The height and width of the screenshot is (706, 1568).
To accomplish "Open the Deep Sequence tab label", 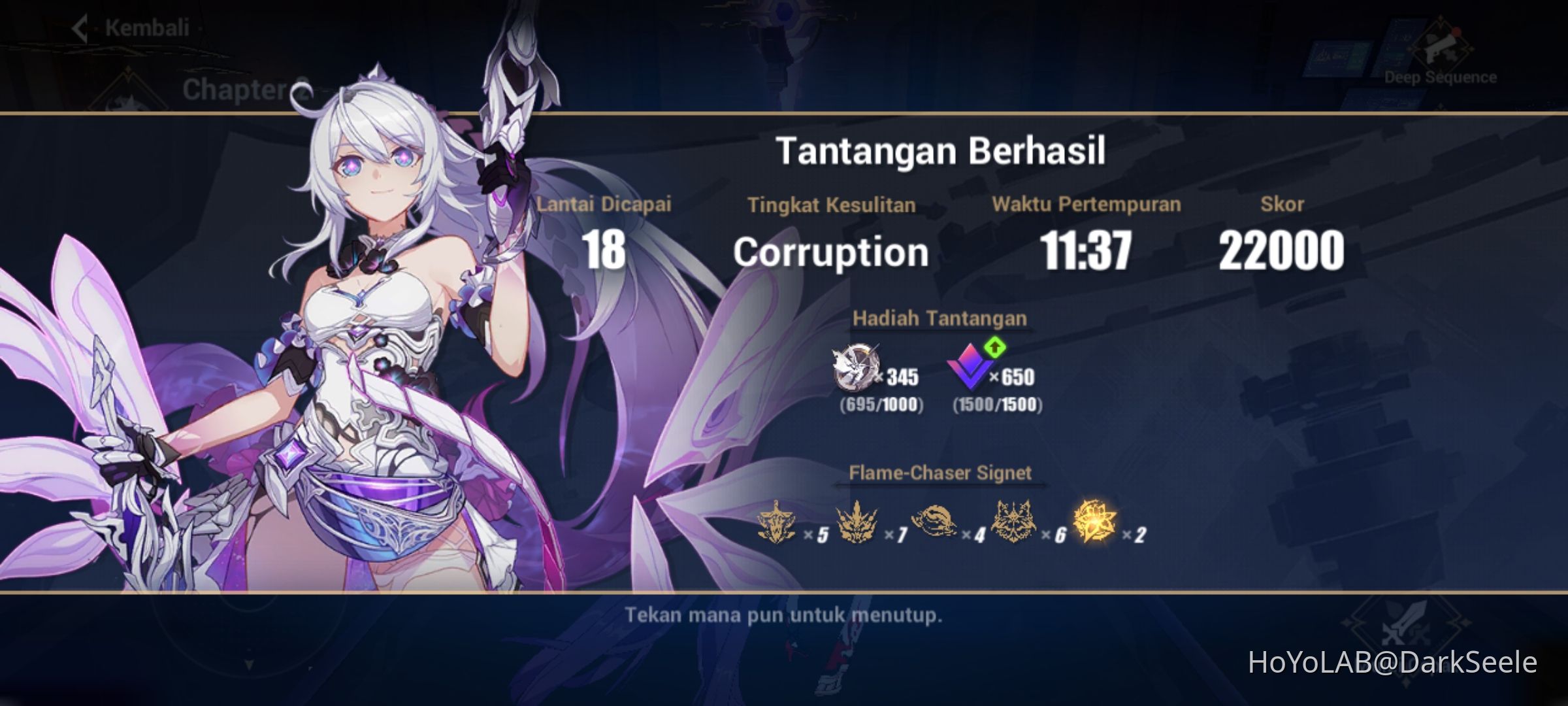I will pos(1441,77).
